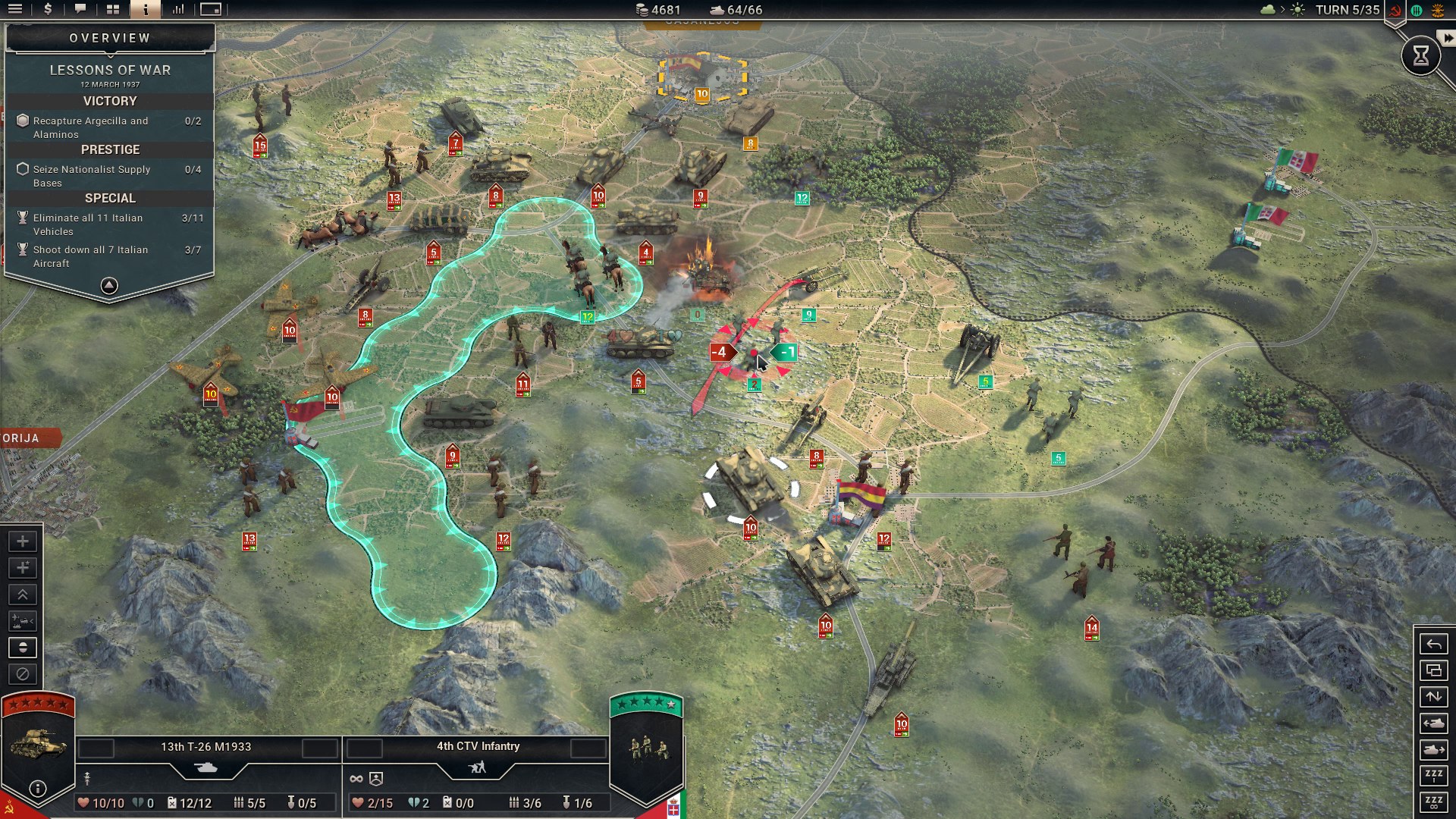The image size is (1456, 819).
Task: Click the plain plus replacements button
Action: tap(23, 541)
